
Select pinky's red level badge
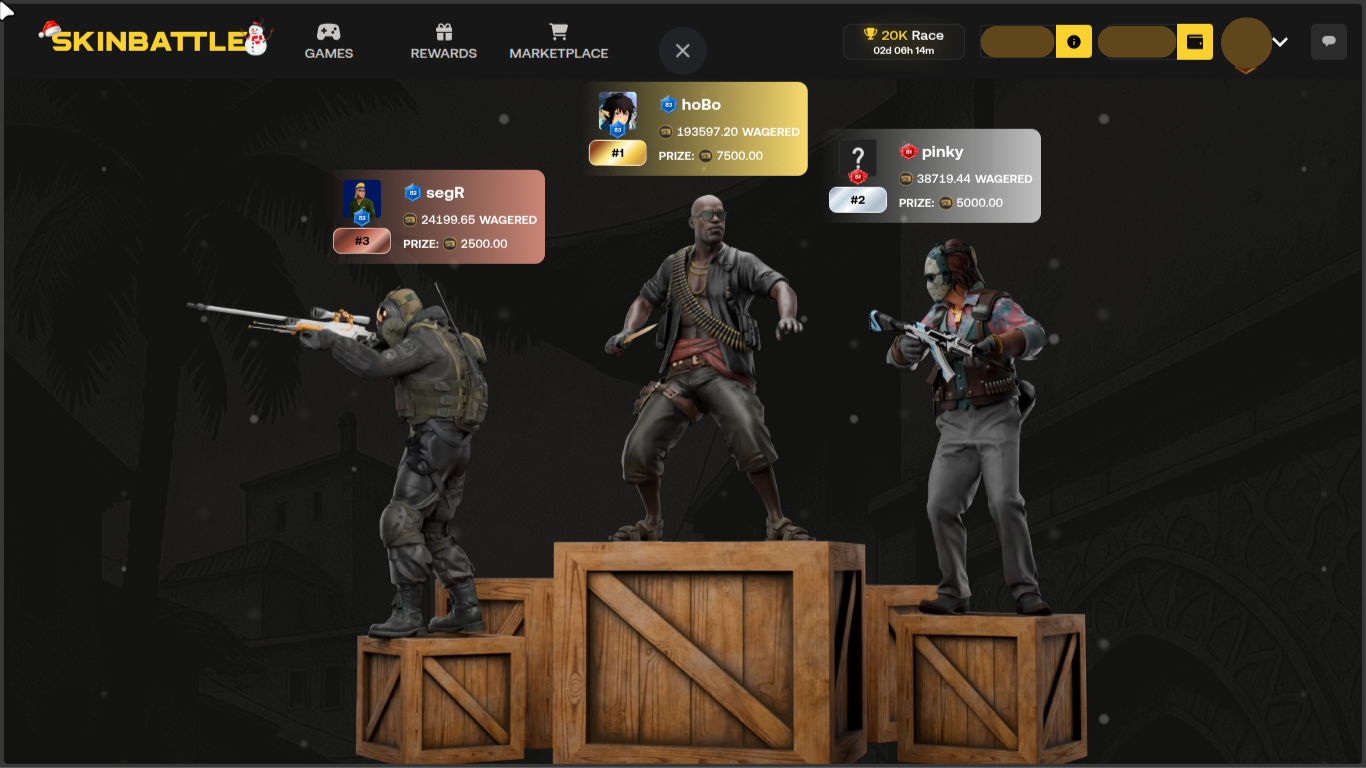click(907, 151)
